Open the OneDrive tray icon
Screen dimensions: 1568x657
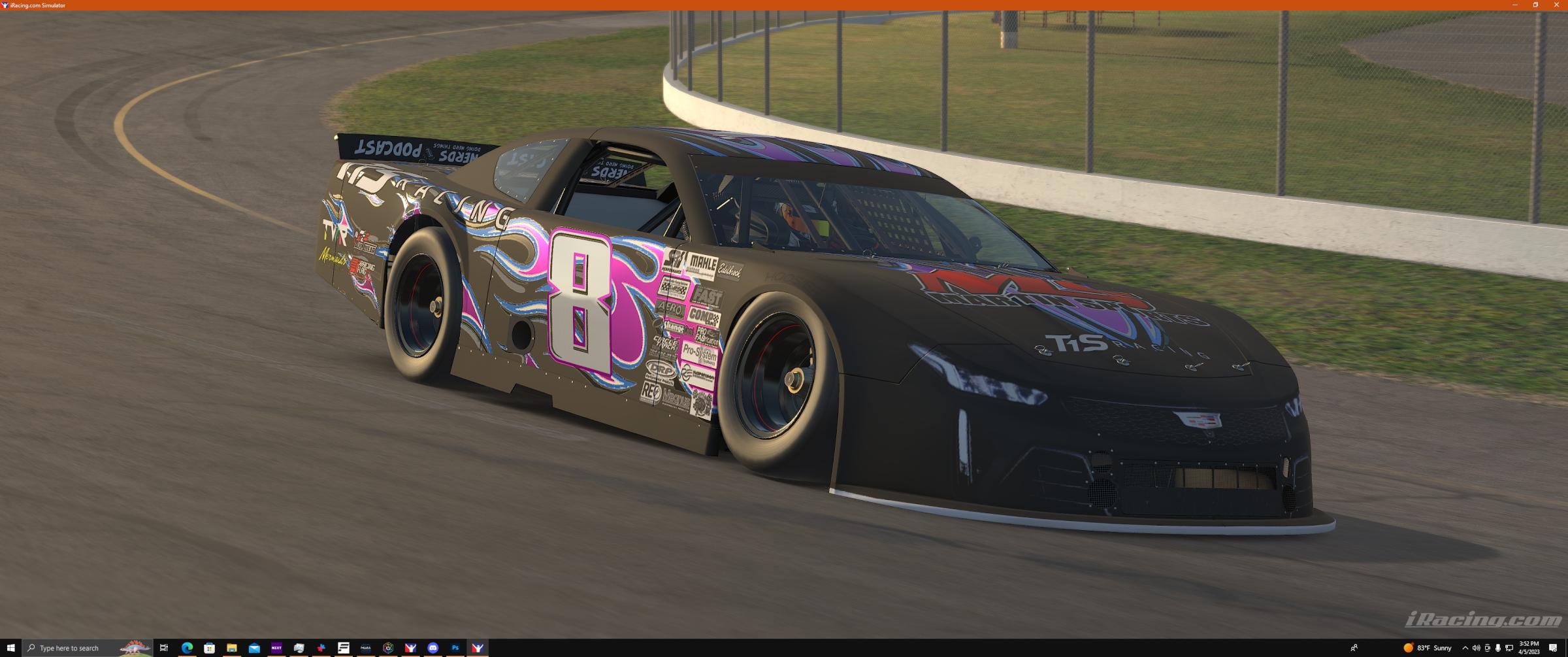1488,648
